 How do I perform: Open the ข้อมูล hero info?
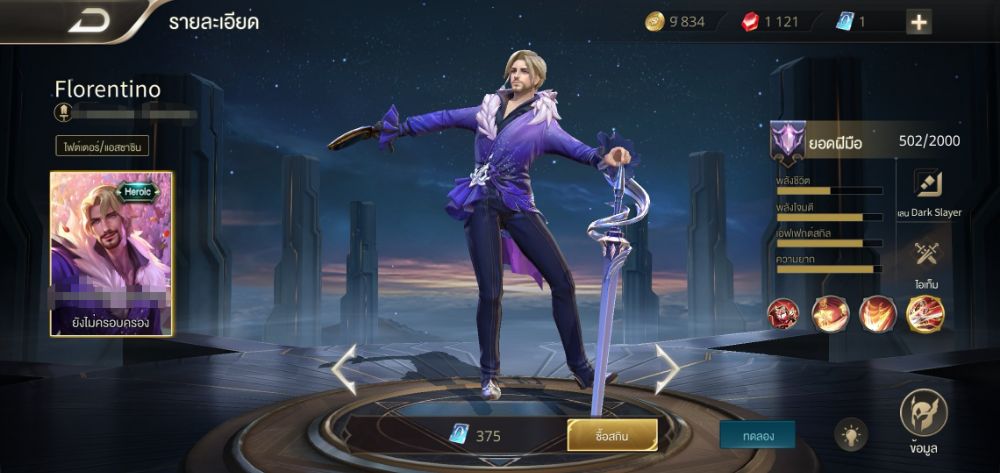click(x=923, y=418)
